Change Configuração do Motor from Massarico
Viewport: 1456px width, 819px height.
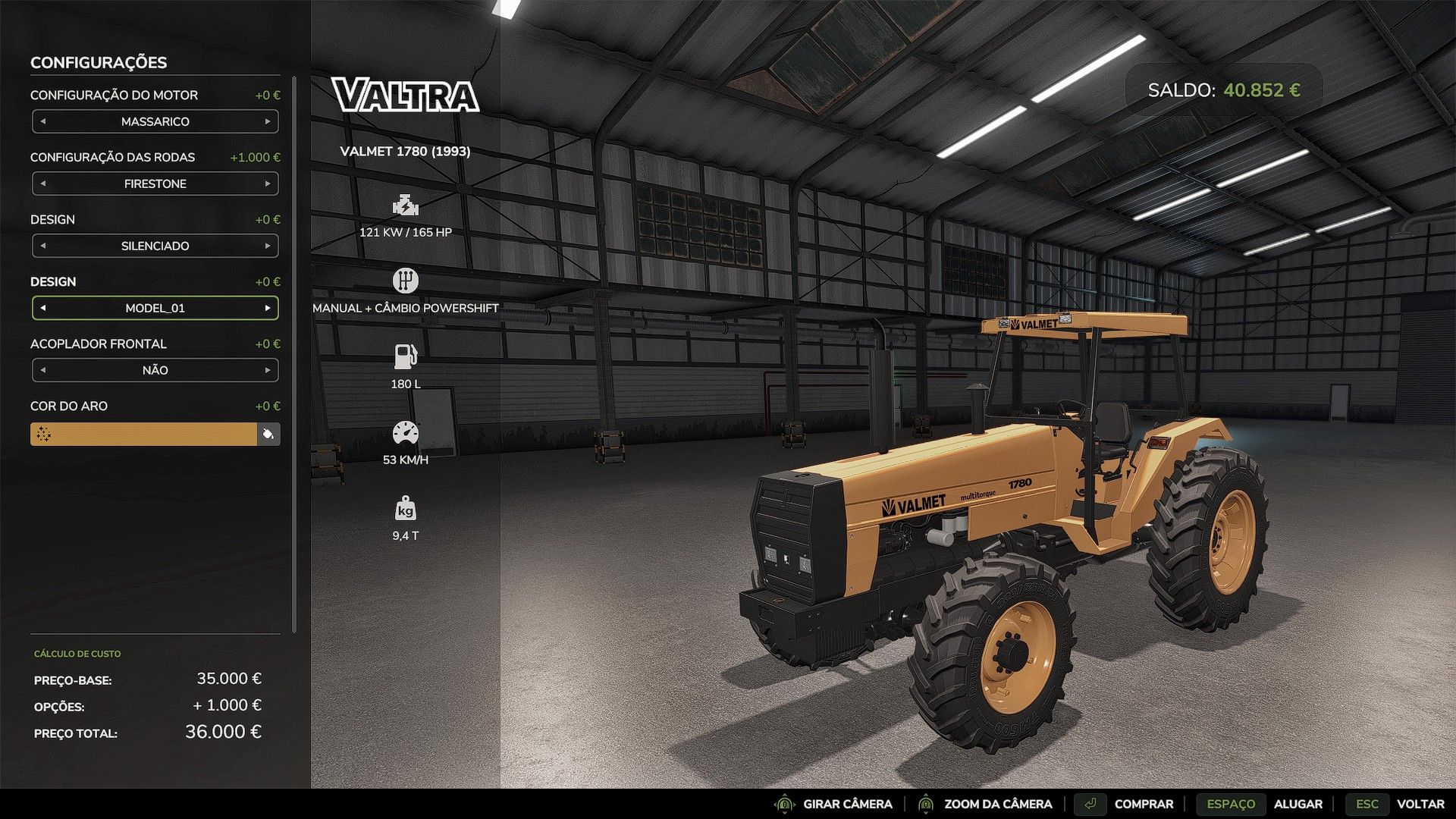(268, 121)
